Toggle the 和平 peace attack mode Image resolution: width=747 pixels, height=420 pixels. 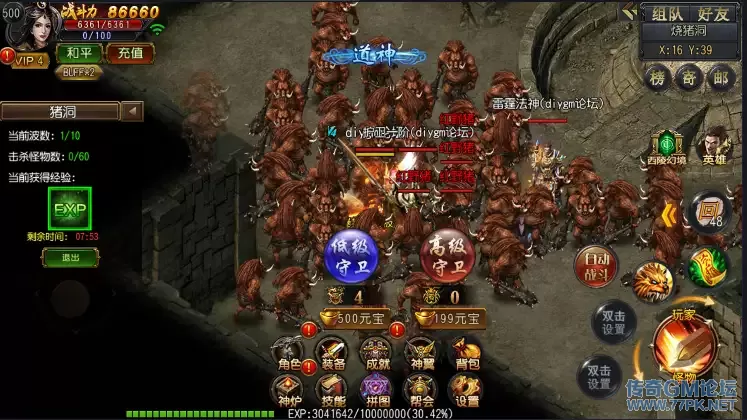click(78, 52)
